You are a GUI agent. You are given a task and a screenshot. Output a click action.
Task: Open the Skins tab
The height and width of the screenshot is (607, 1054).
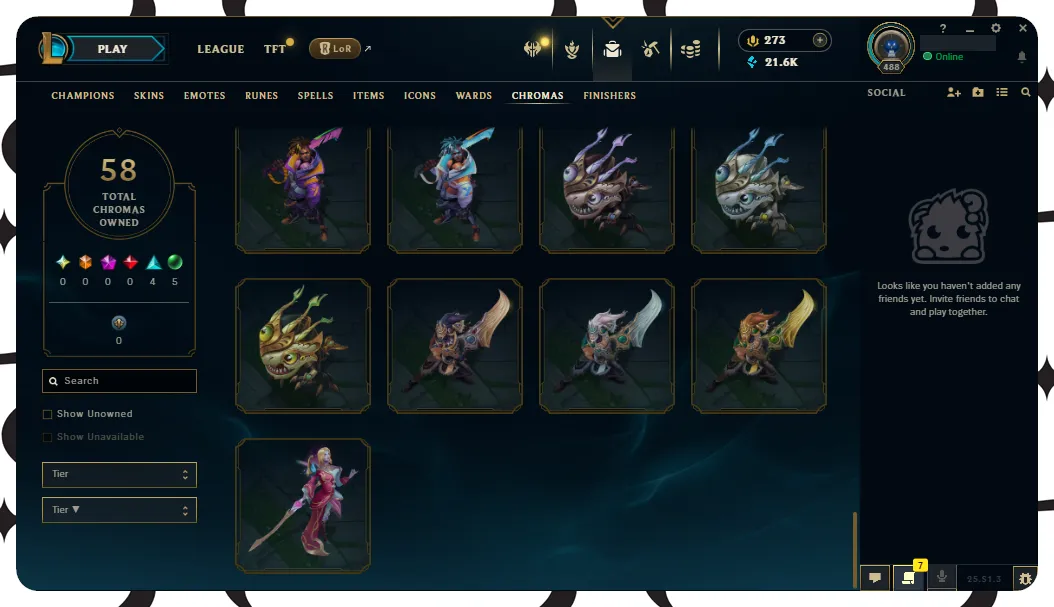click(x=149, y=96)
